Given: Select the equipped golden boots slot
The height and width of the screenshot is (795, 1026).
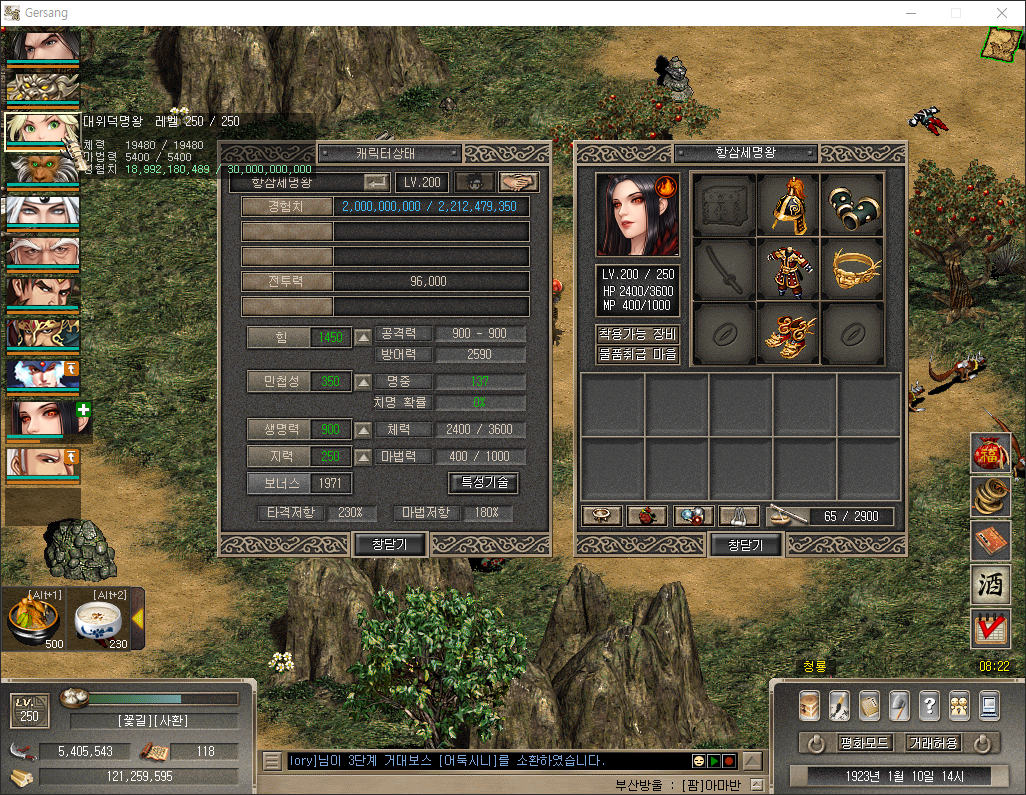Looking at the screenshot, I should coord(789,333).
